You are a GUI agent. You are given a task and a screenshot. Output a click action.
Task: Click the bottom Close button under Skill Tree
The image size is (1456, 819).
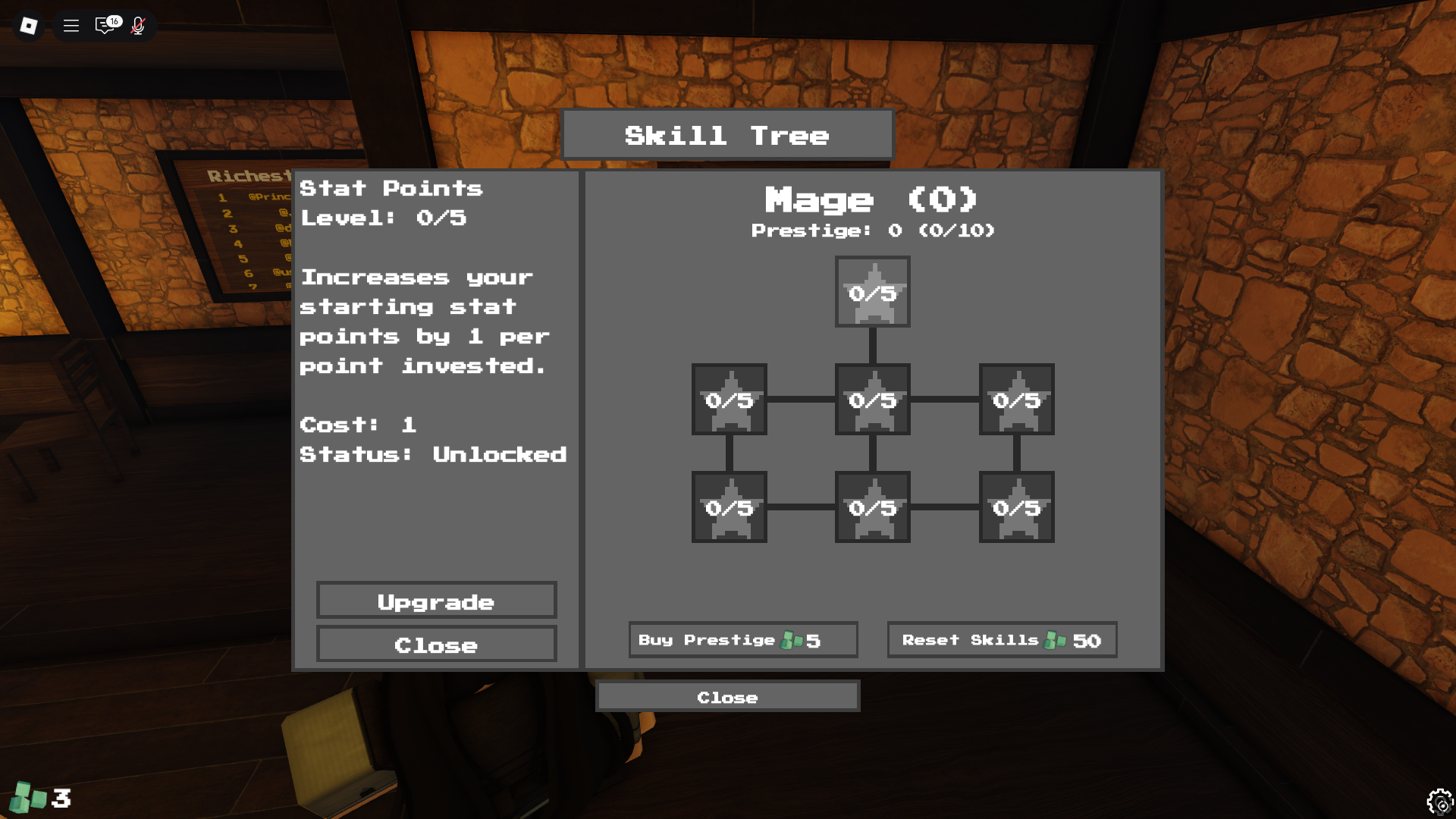point(728,696)
